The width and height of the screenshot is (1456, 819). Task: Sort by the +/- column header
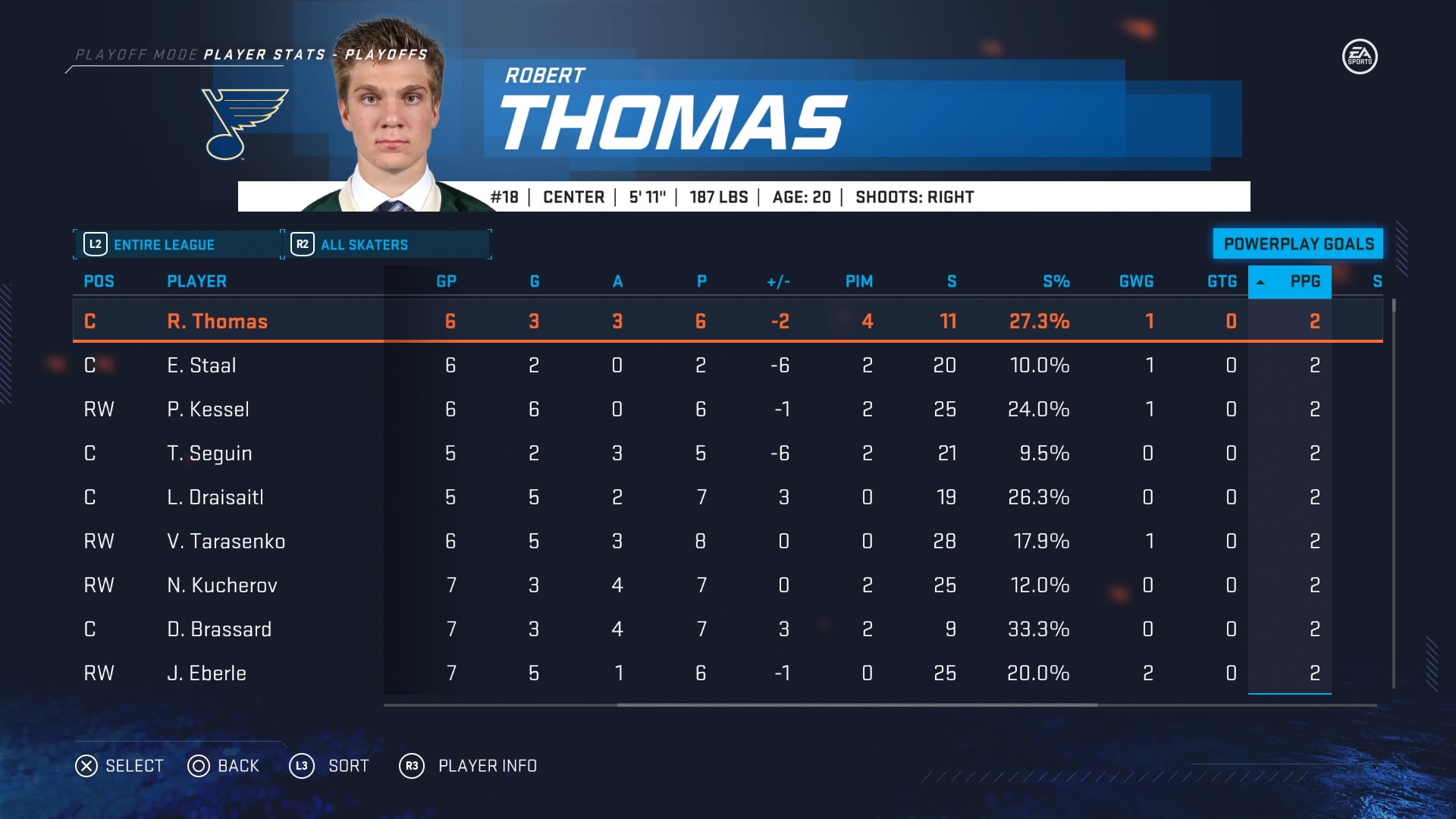point(778,281)
